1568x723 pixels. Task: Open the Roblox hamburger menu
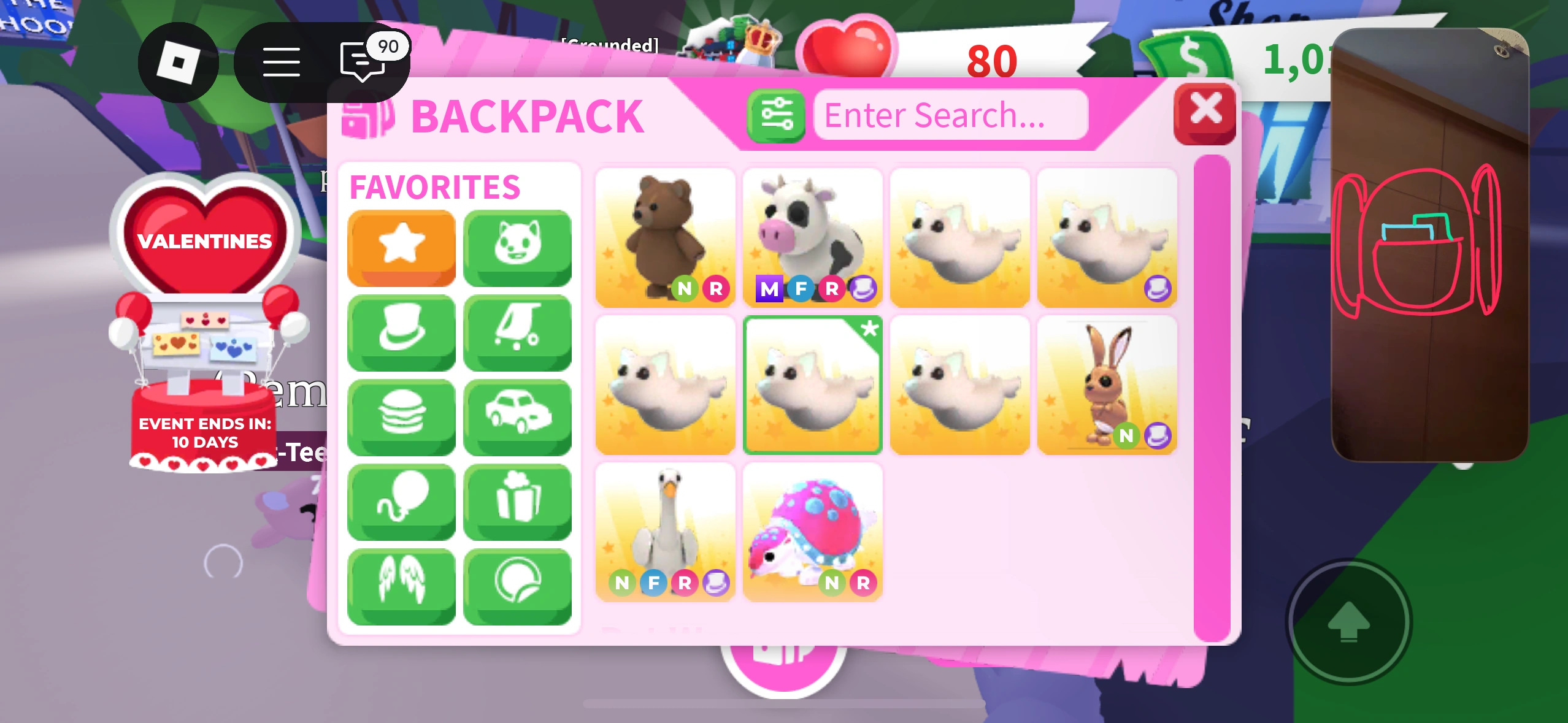(283, 62)
